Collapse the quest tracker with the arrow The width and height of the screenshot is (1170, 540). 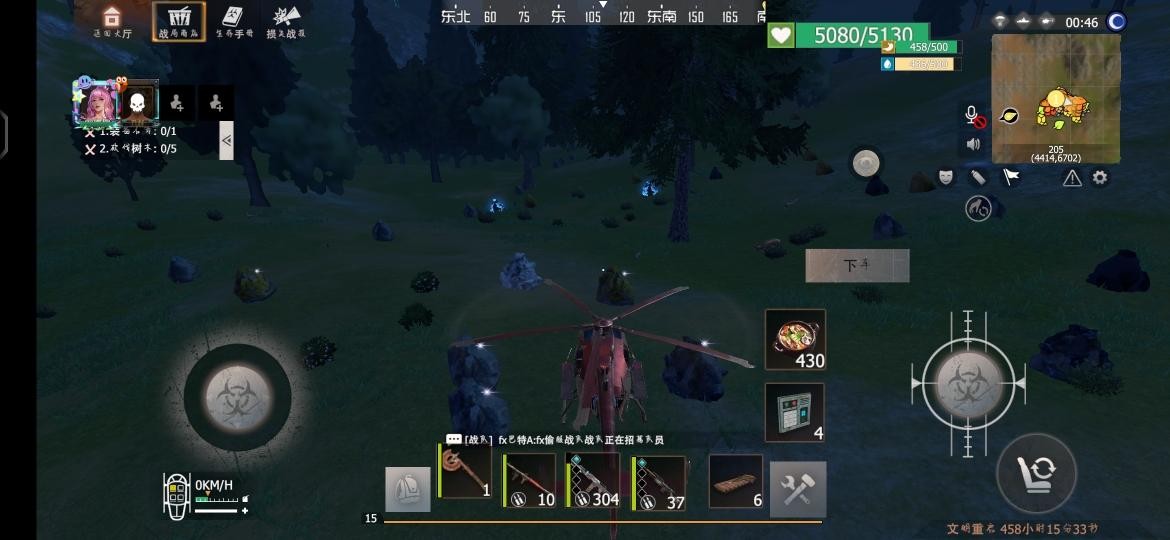pos(226,141)
